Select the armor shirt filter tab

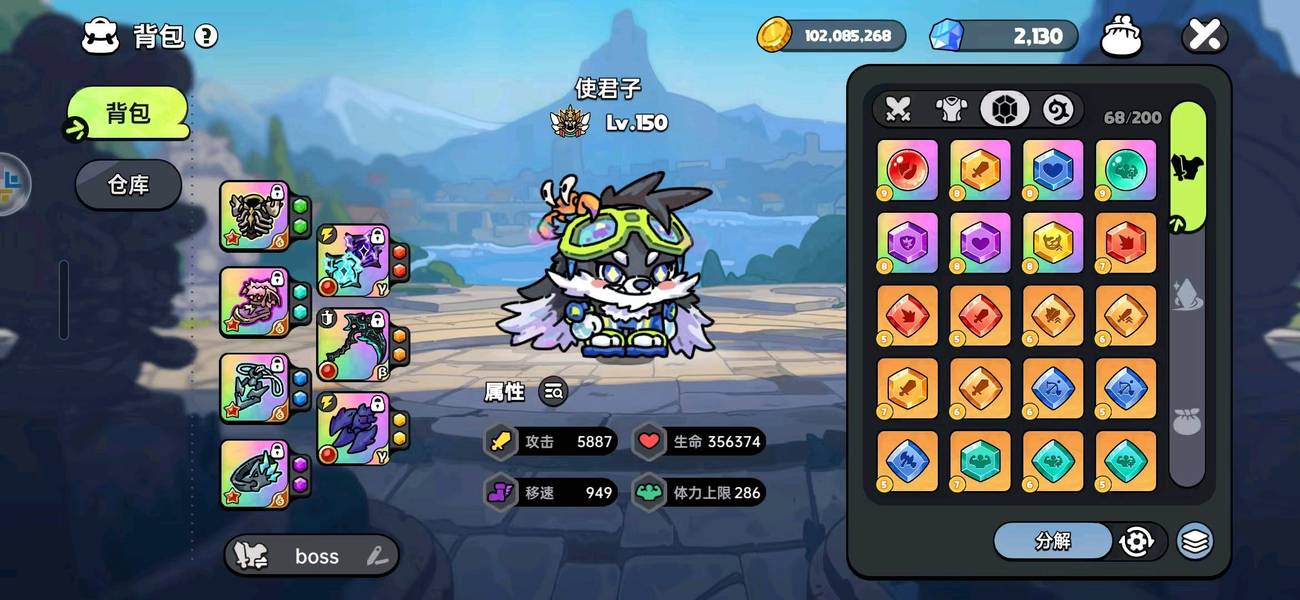(x=950, y=109)
